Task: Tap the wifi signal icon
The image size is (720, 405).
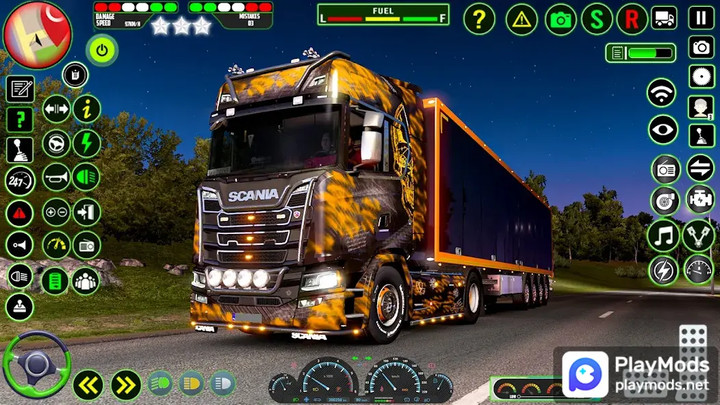Action: tap(661, 93)
